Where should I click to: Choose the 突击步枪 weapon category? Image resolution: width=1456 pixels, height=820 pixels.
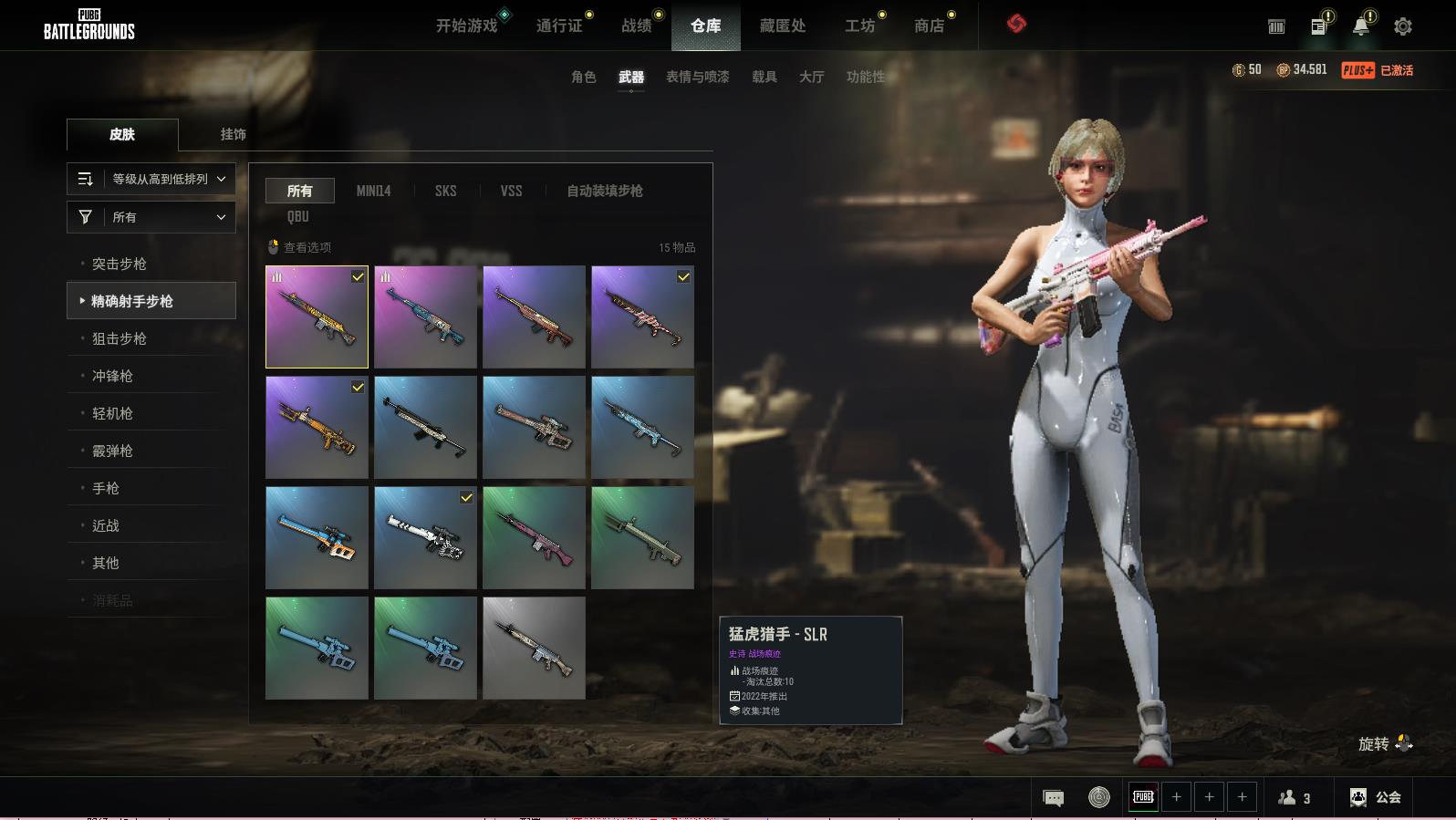(x=120, y=264)
